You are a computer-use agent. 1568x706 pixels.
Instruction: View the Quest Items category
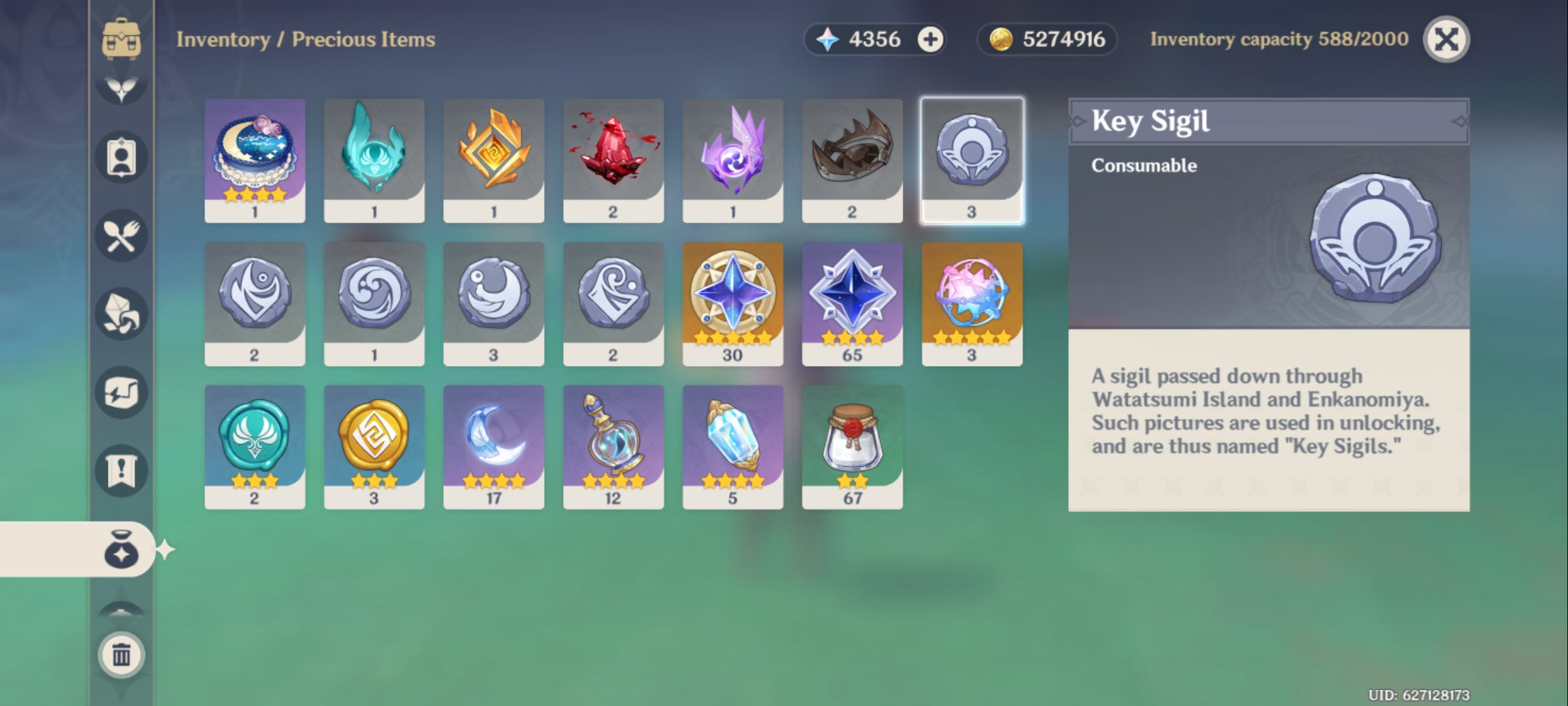coord(121,469)
